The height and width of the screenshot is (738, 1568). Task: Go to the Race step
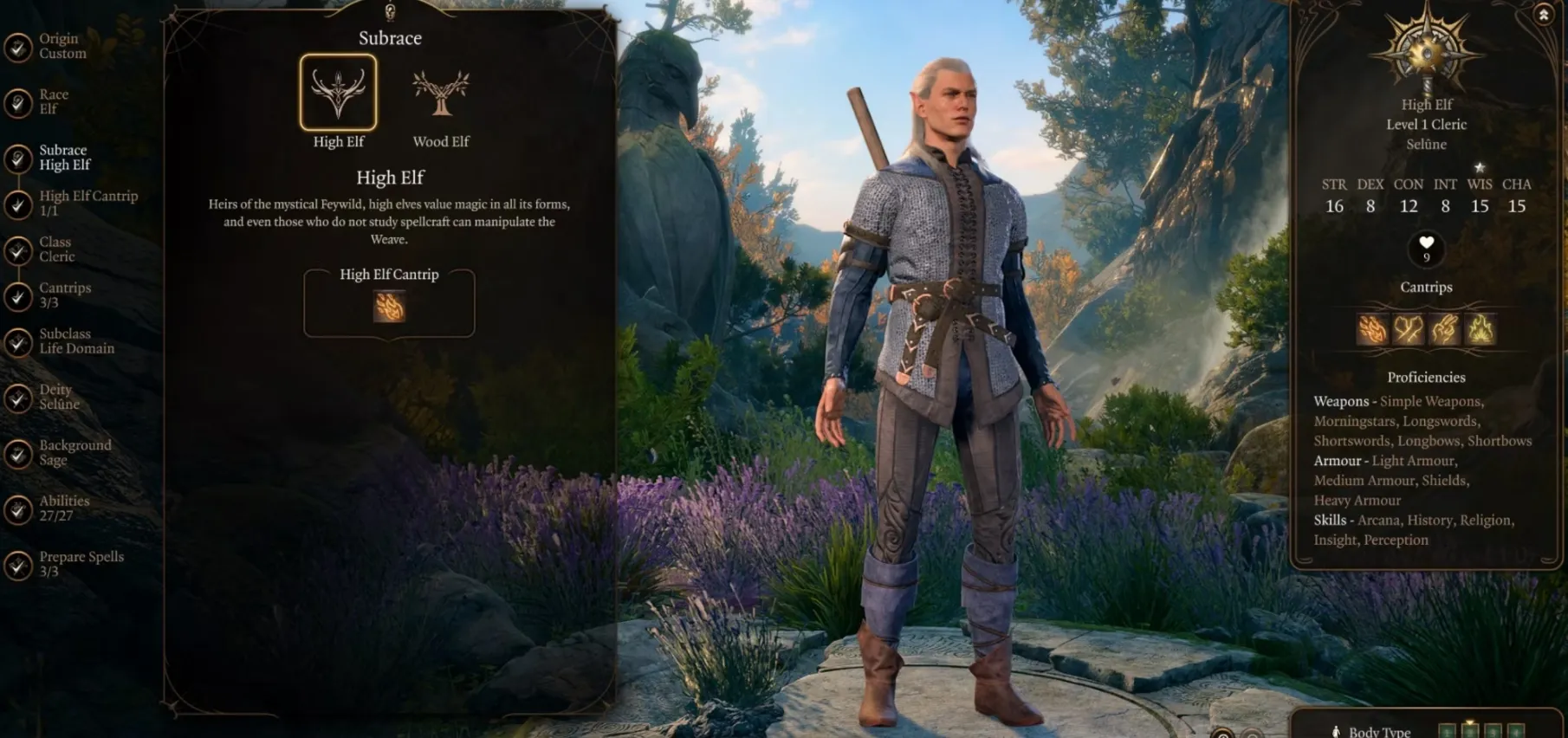53,102
